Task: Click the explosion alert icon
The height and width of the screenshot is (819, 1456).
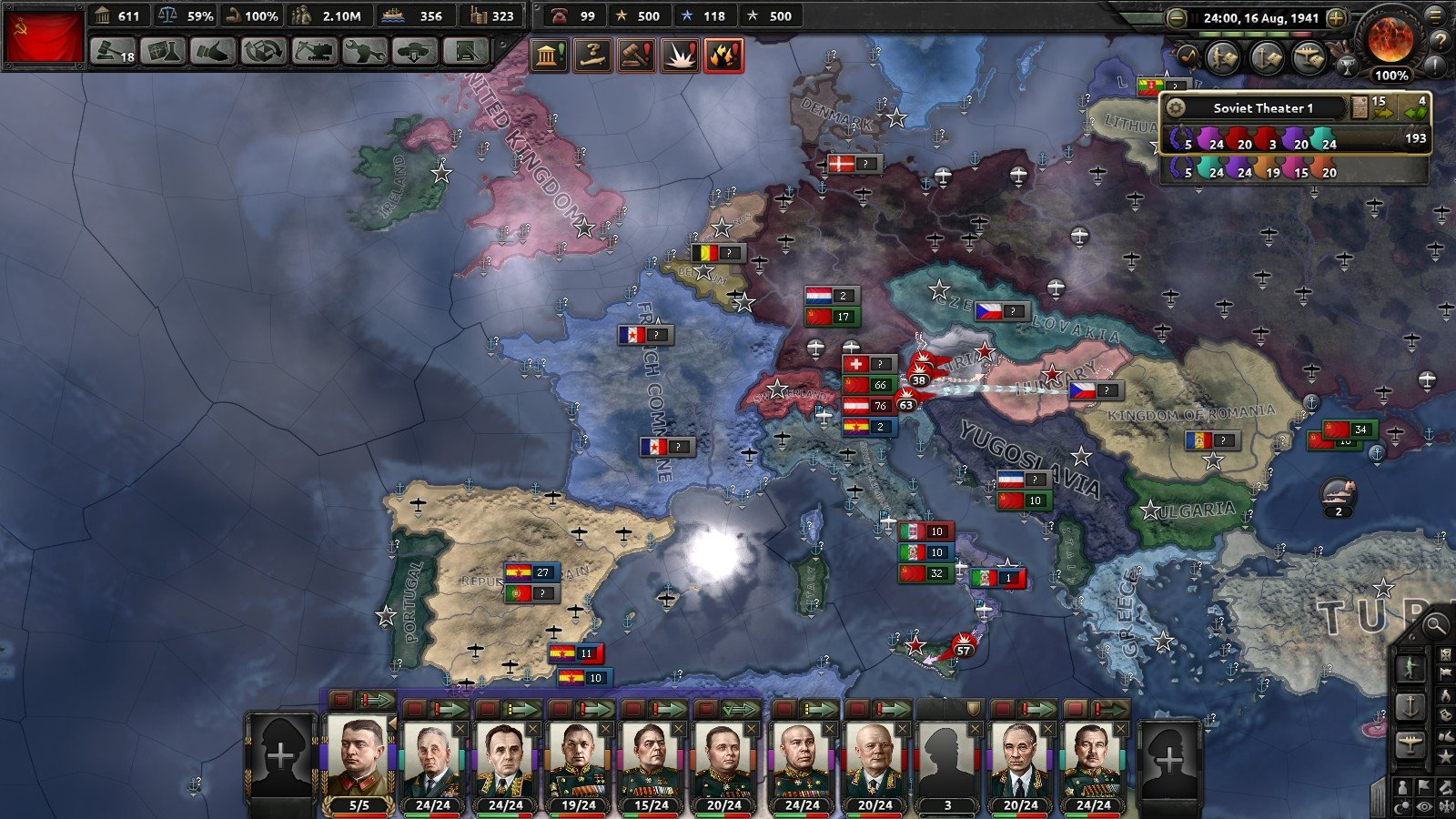Action: click(680, 56)
